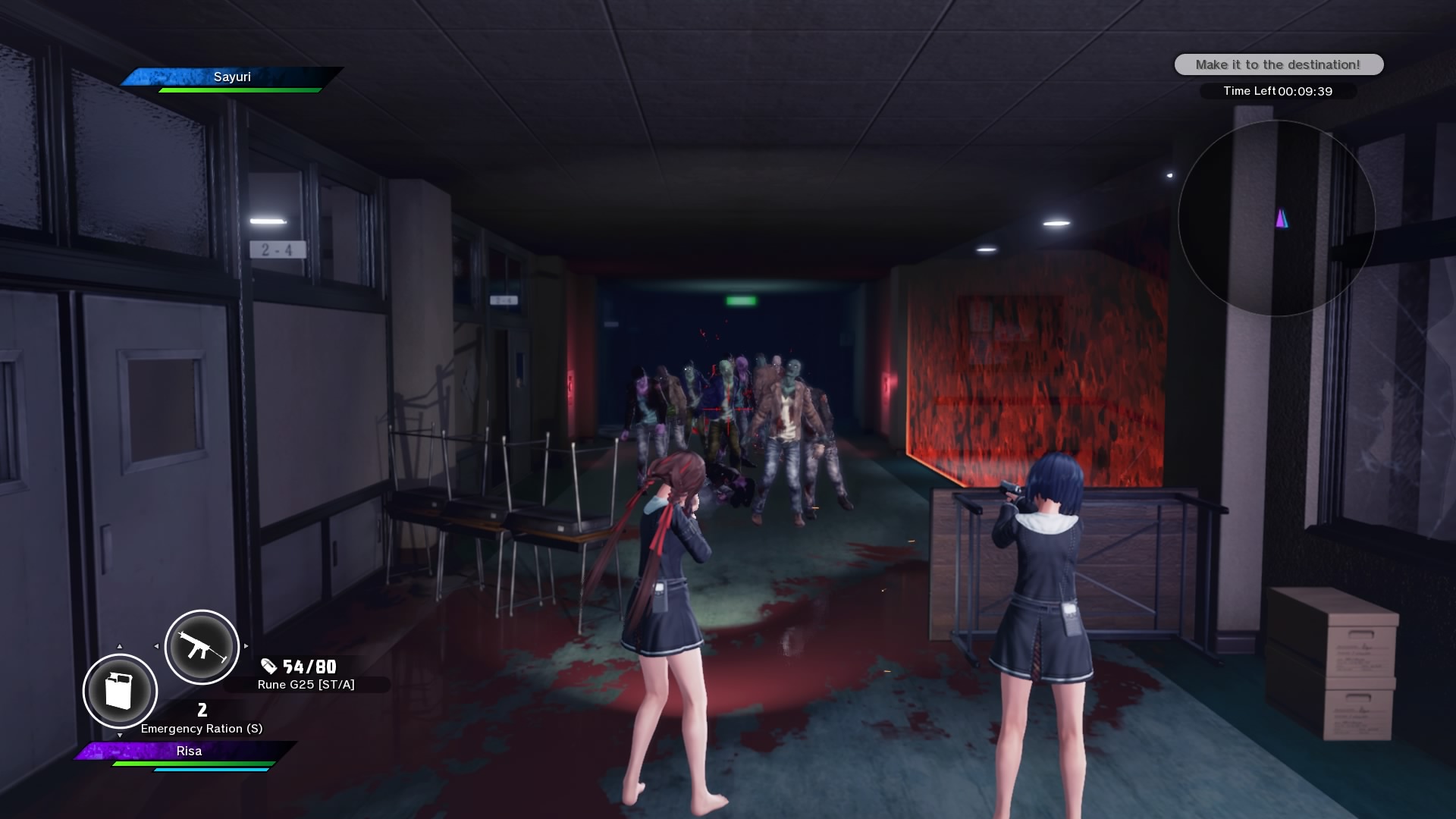
Task: Click the right arrow beside weapon icon
Action: [x=246, y=647]
